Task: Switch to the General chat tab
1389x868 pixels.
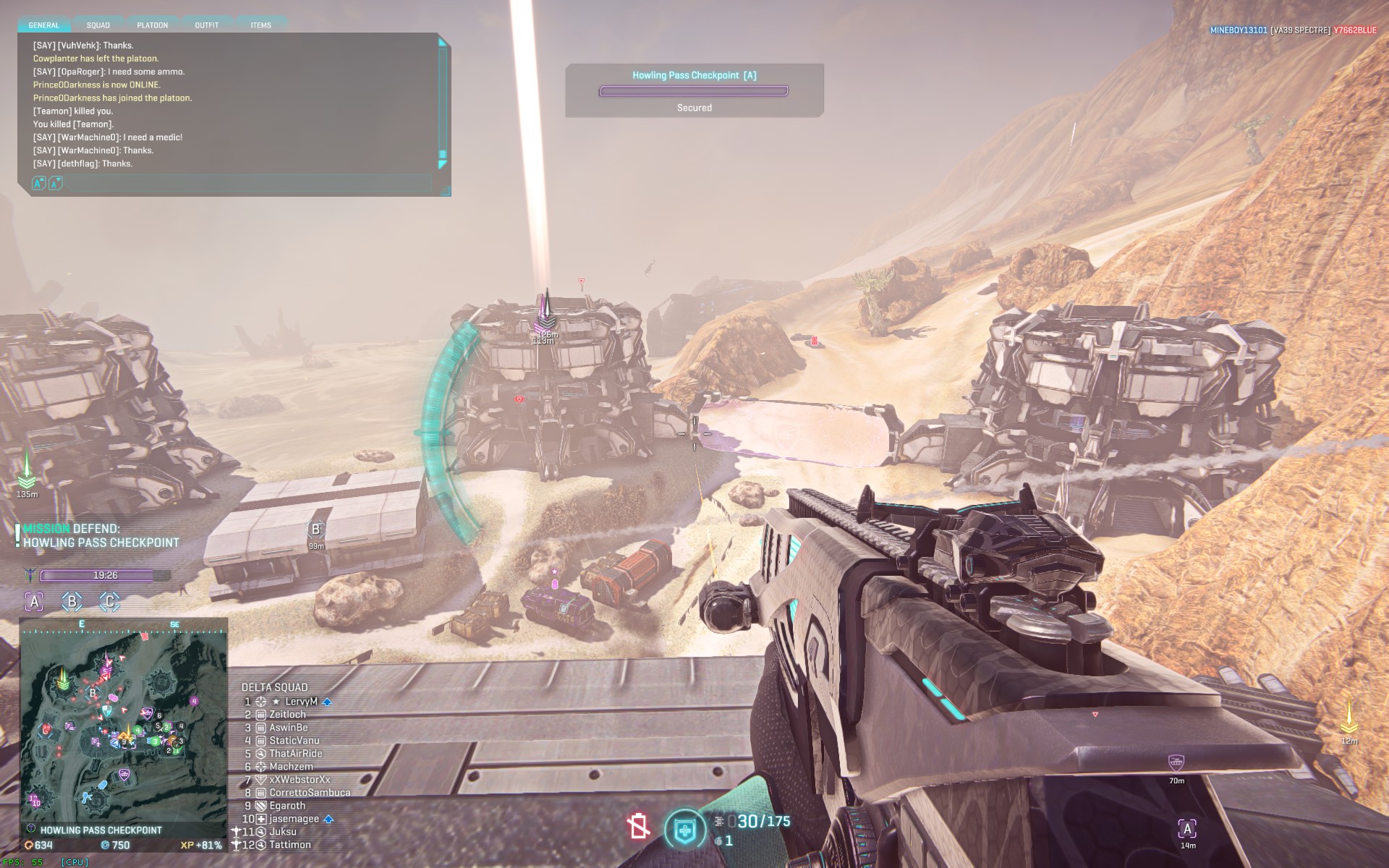Action: 43,25
